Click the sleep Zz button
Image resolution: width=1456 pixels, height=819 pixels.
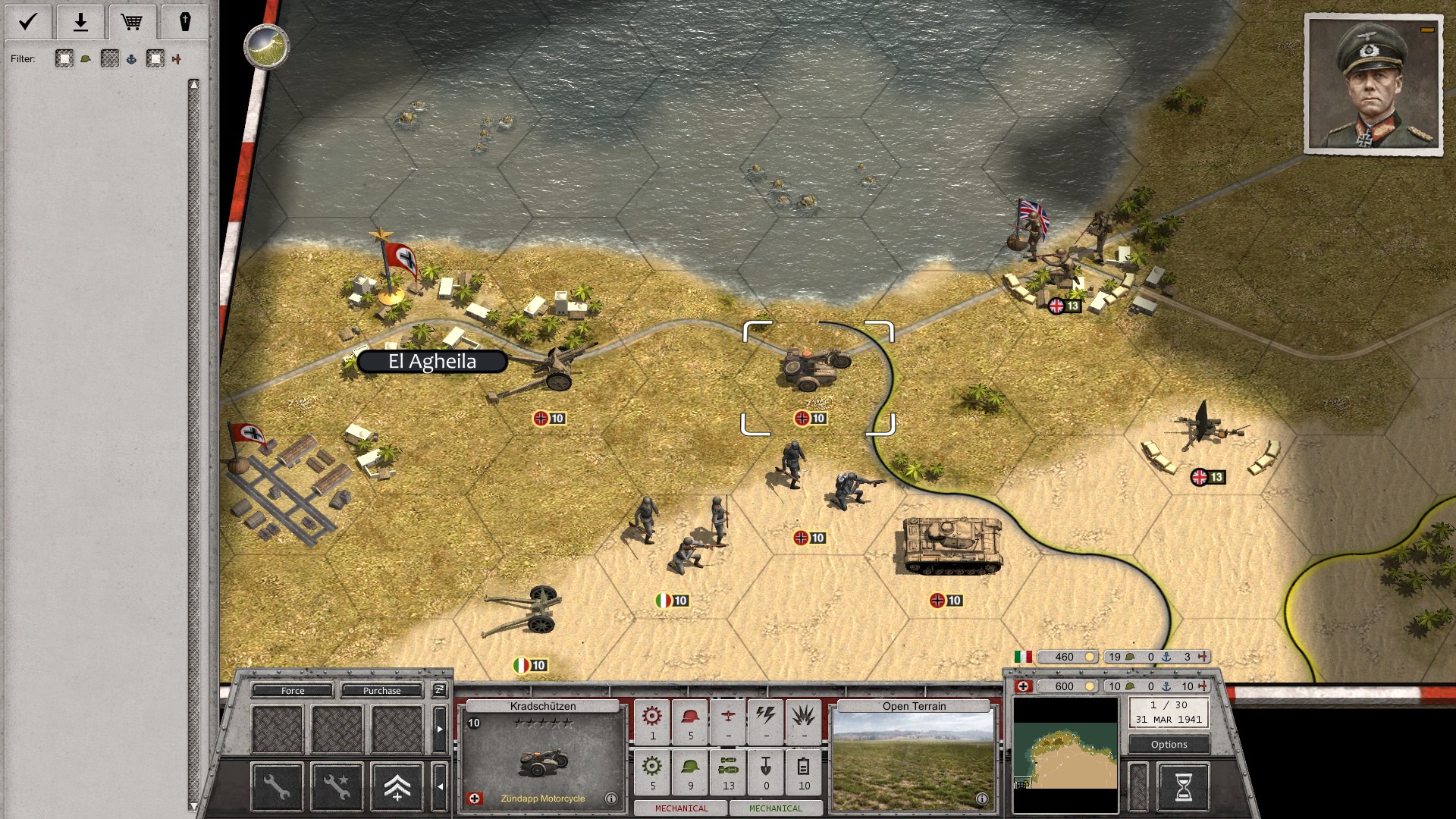[x=439, y=690]
